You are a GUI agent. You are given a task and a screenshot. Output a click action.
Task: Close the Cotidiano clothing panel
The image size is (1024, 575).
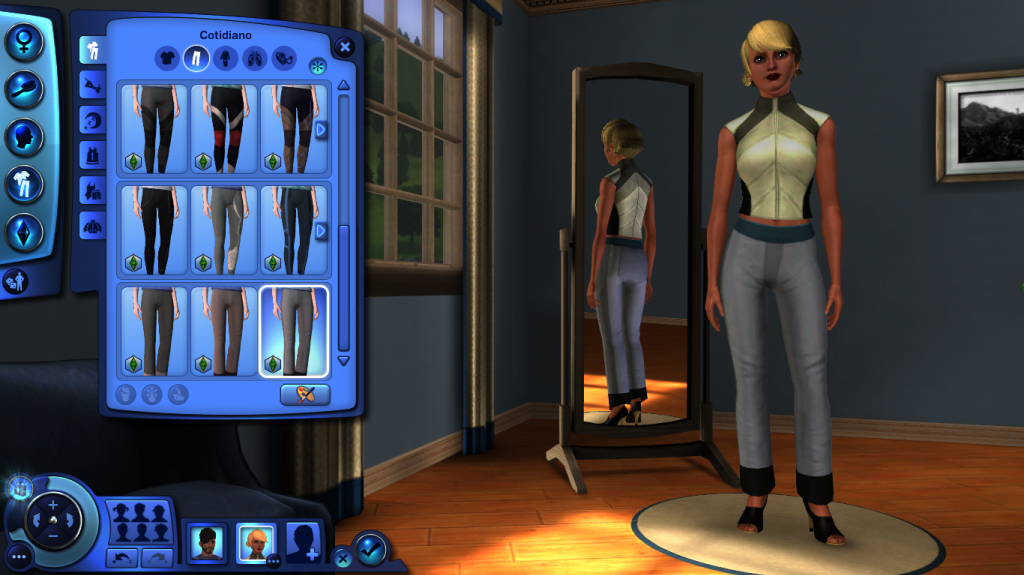tap(345, 46)
